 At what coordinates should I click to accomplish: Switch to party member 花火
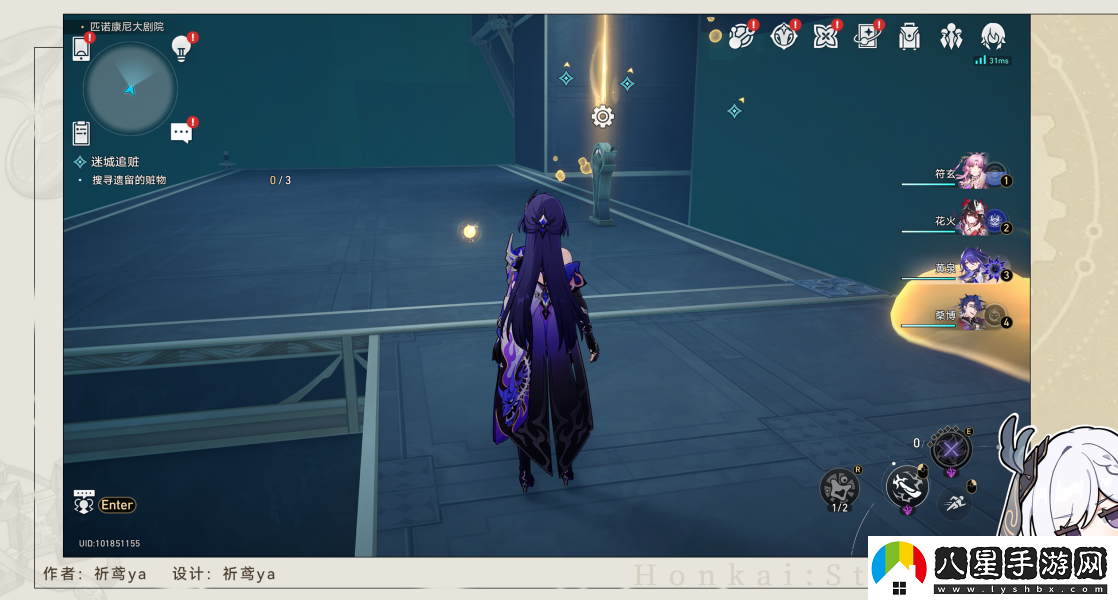click(x=972, y=221)
